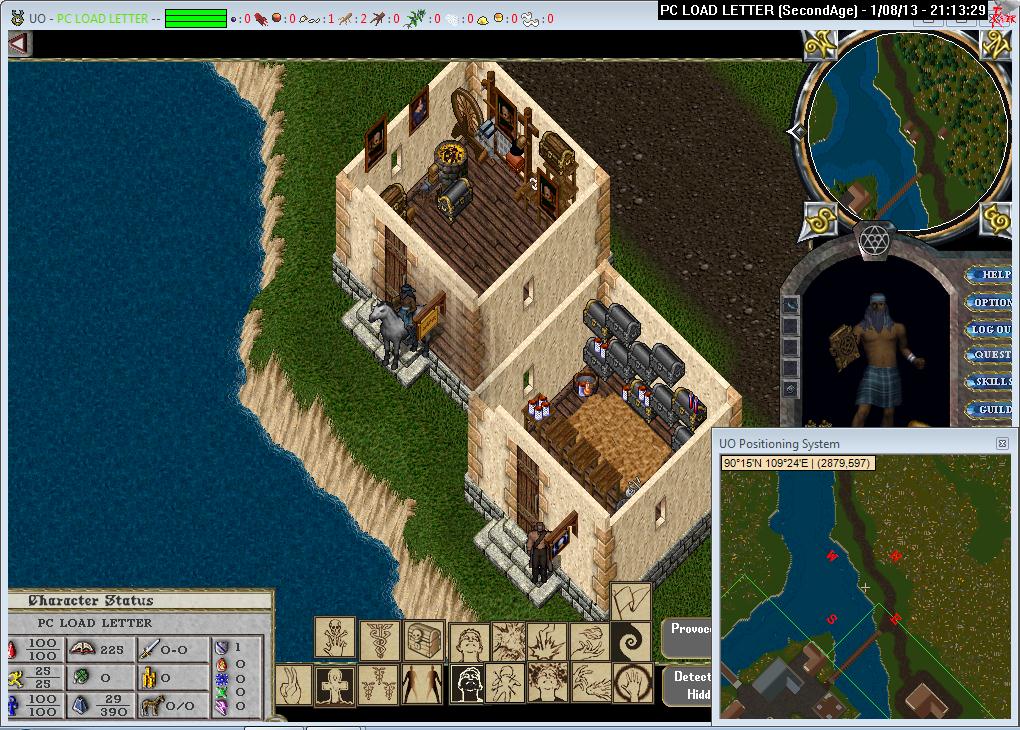Cast the skull-and-crossbones hand spell icon
This screenshot has height=730, width=1020.
point(336,636)
